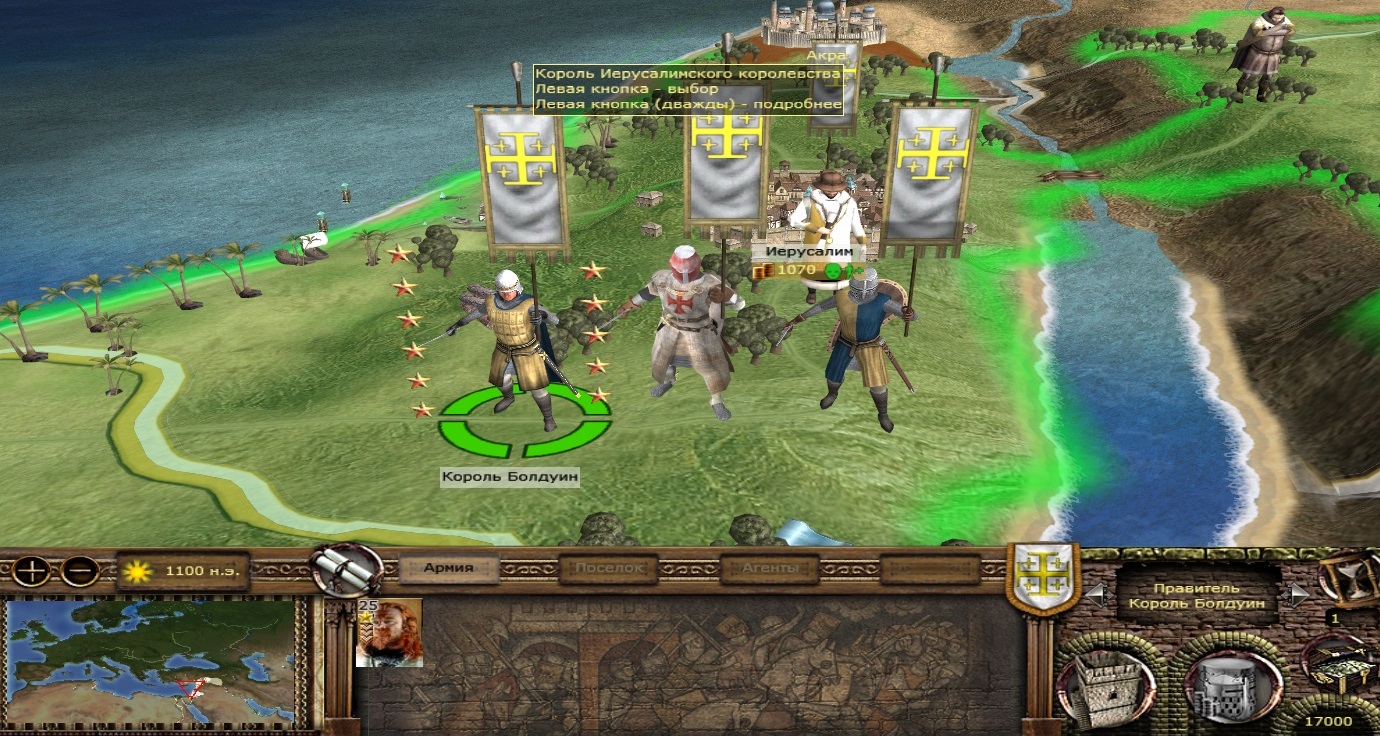Open finances via the treasure chest icon
This screenshot has height=736, width=1380.
pyautogui.click(x=1342, y=665)
